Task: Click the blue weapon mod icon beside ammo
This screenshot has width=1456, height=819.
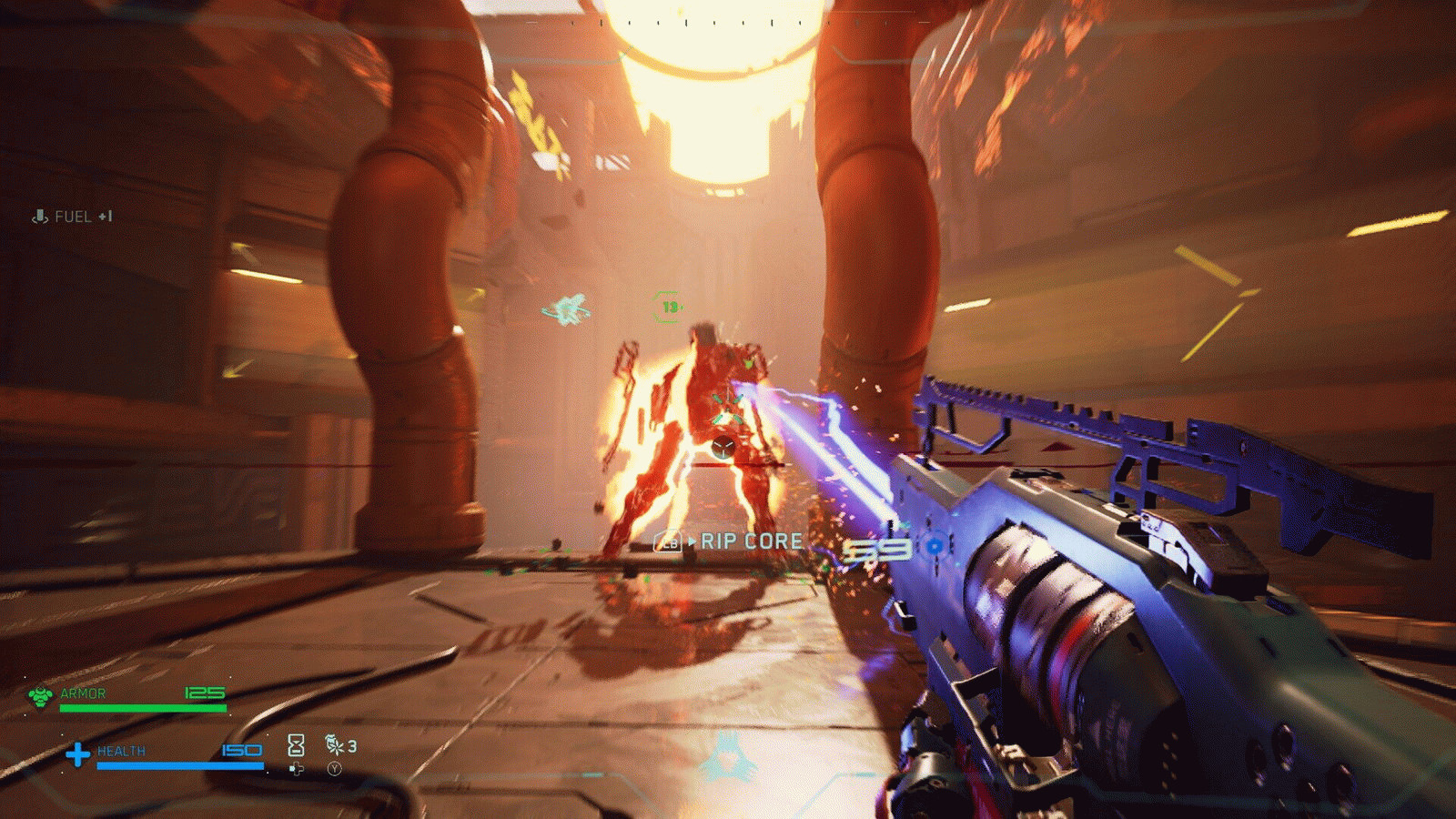Action: click(x=934, y=547)
